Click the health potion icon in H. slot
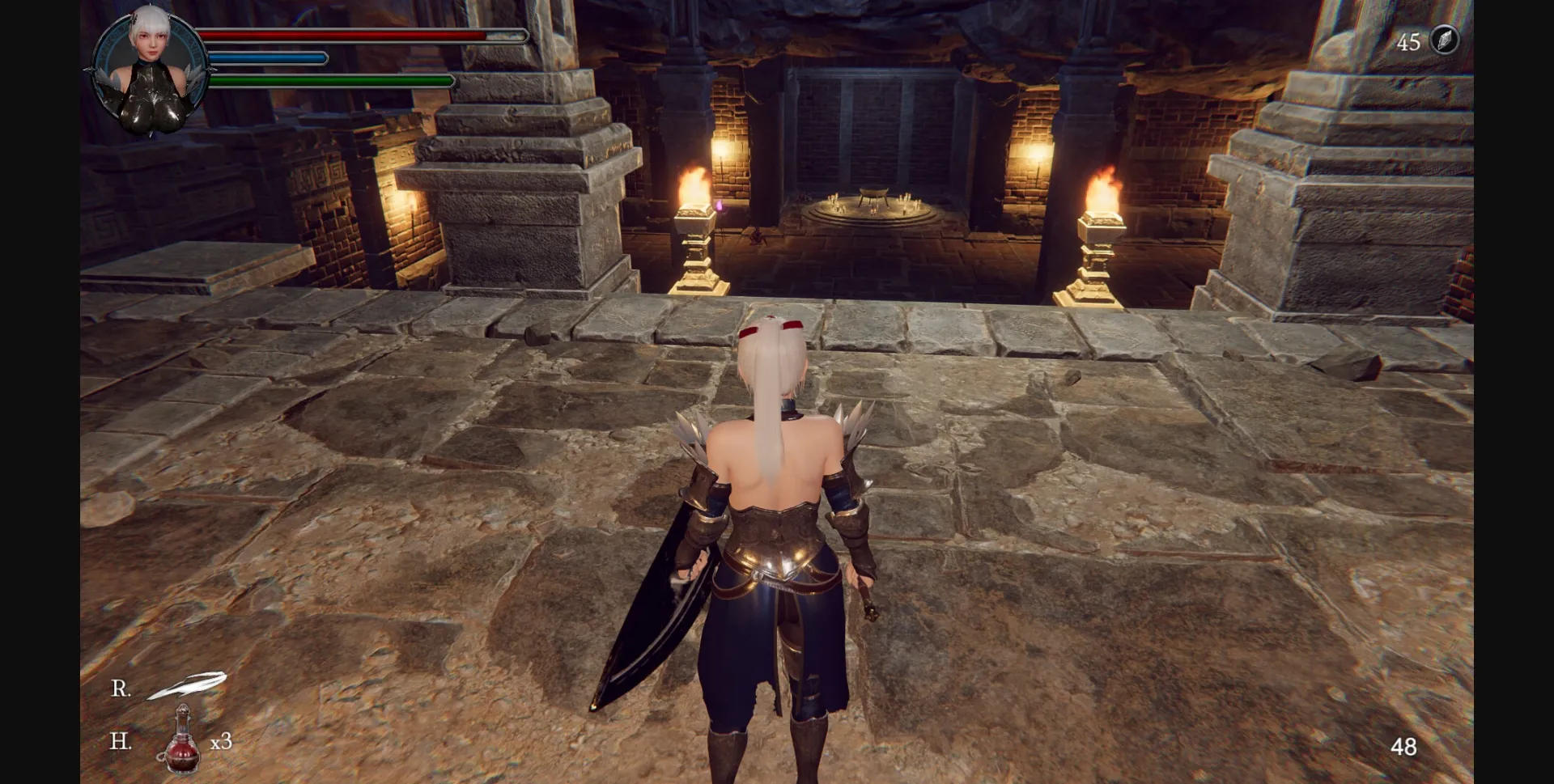This screenshot has width=1554, height=784. tap(185, 744)
